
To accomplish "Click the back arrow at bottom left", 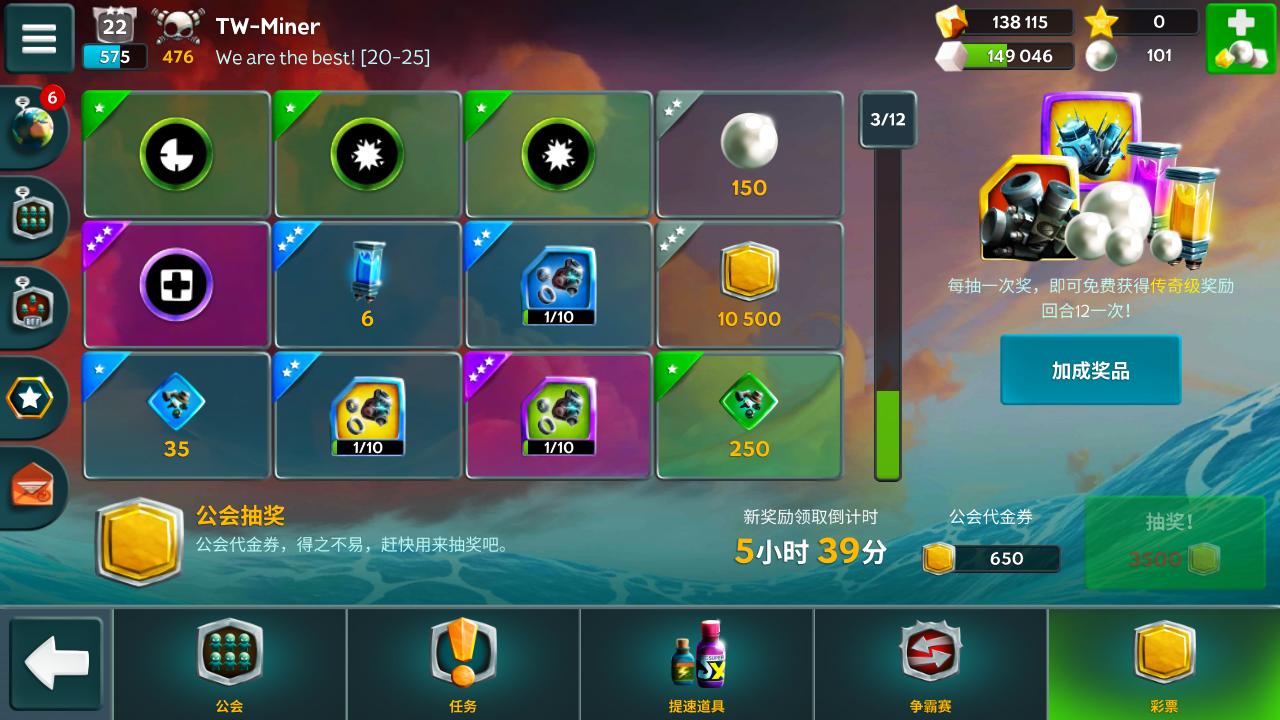I will pyautogui.click(x=57, y=663).
